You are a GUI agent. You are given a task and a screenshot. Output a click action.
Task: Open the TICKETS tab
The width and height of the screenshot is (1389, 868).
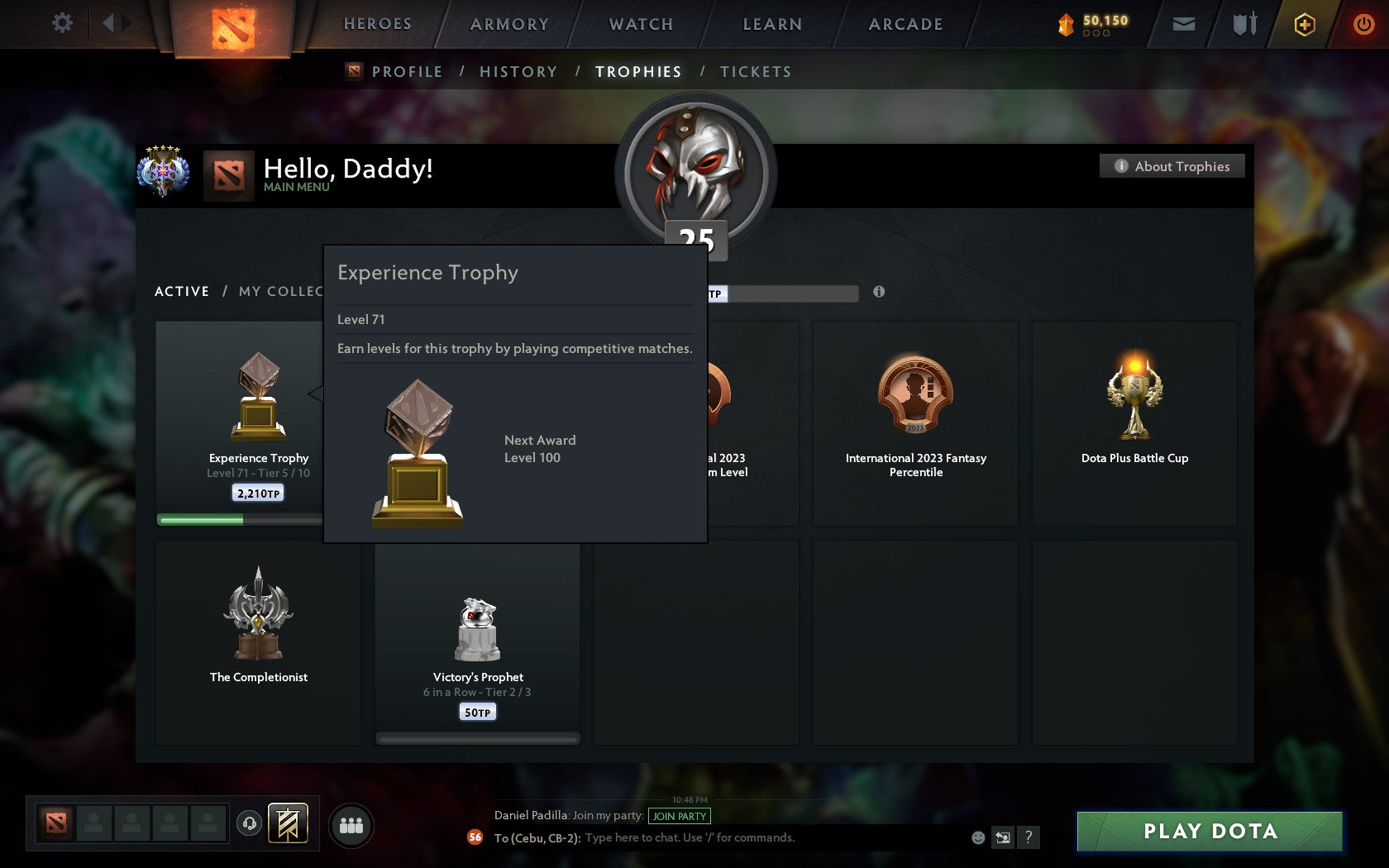[755, 72]
